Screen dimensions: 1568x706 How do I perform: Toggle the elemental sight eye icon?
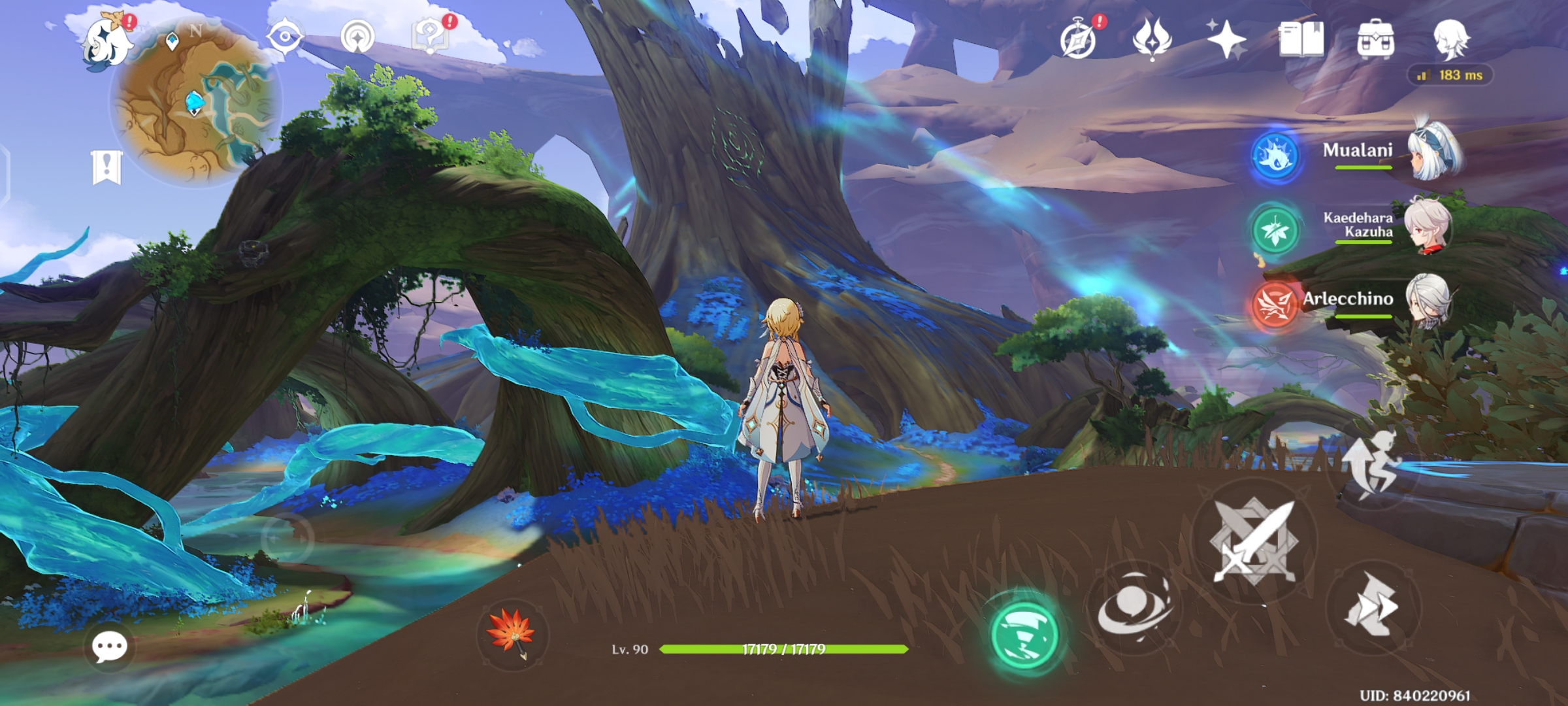(285, 37)
